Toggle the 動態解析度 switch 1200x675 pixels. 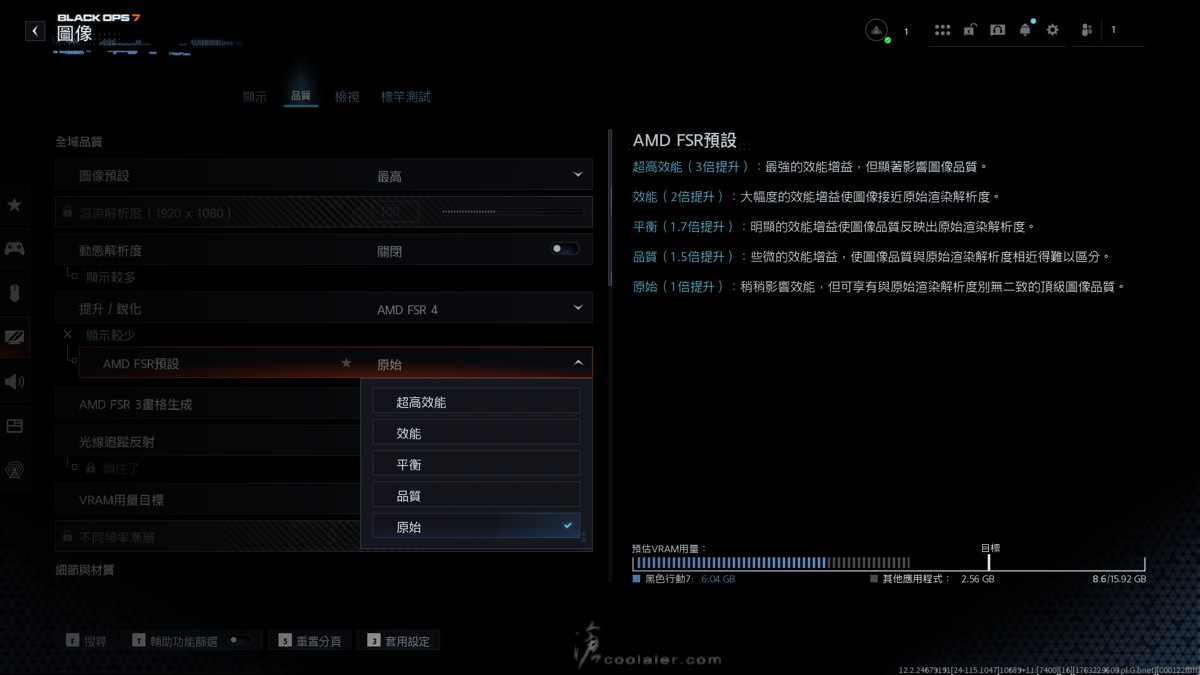[565, 249]
